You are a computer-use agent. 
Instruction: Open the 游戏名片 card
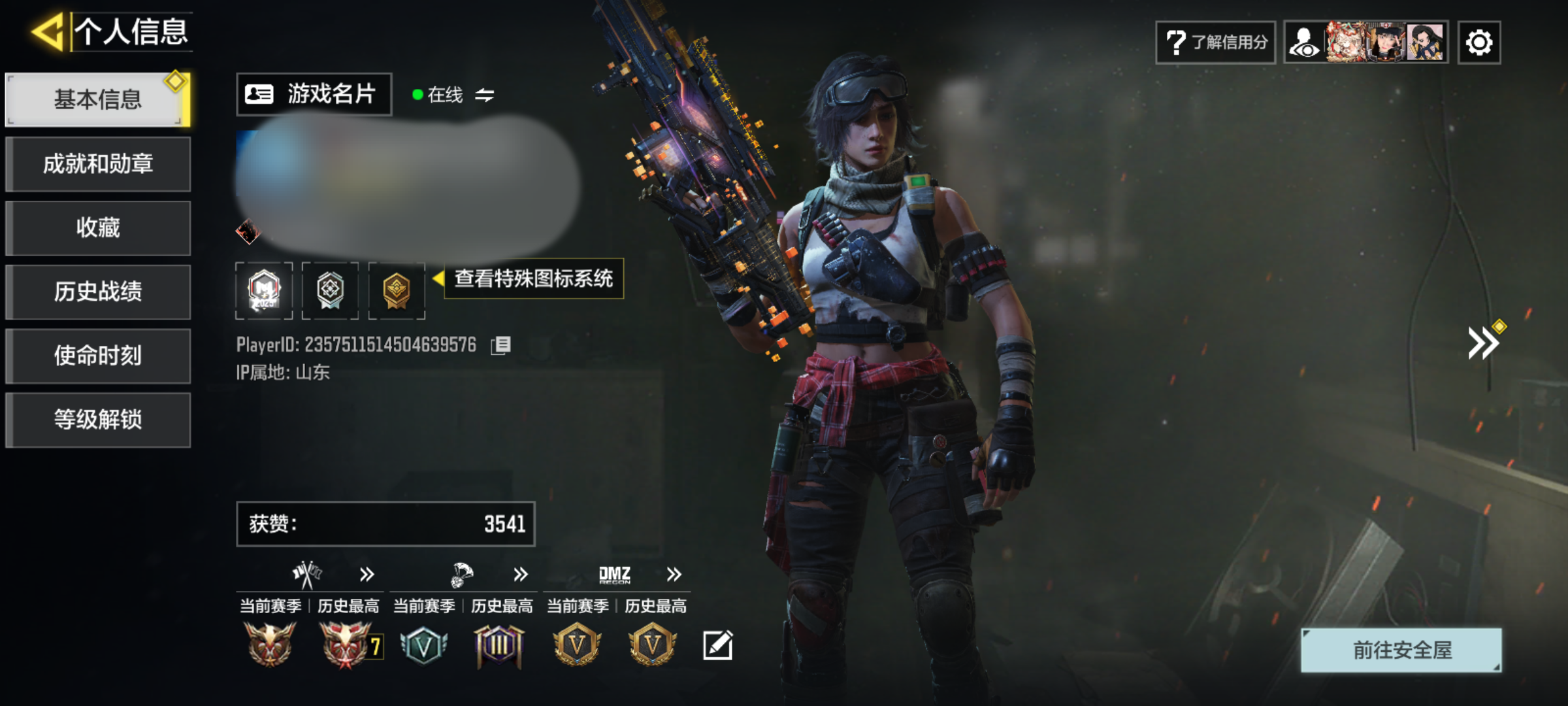pos(314,94)
